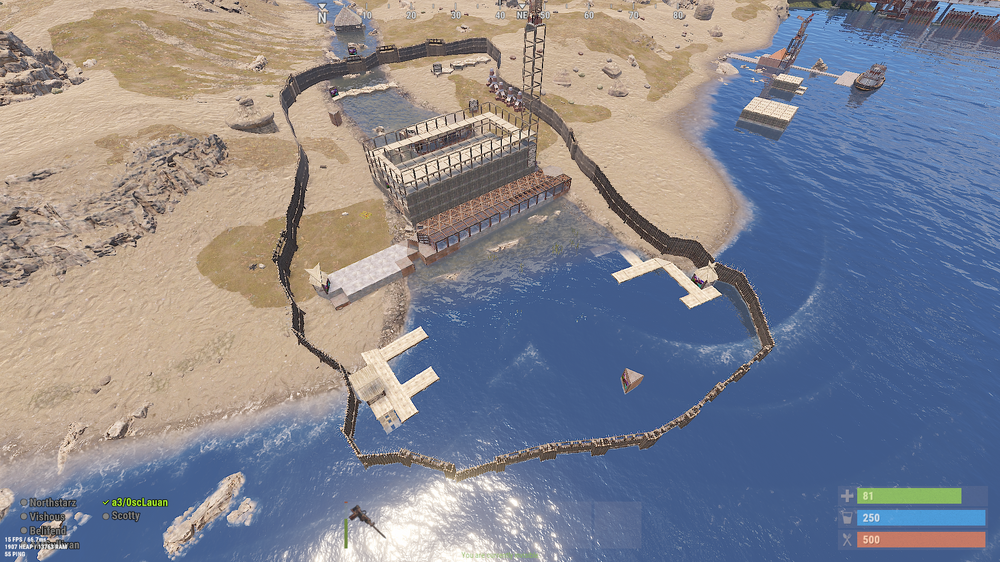
Task: Choose teammate Vishous from the team list
Action: pyautogui.click(x=47, y=516)
